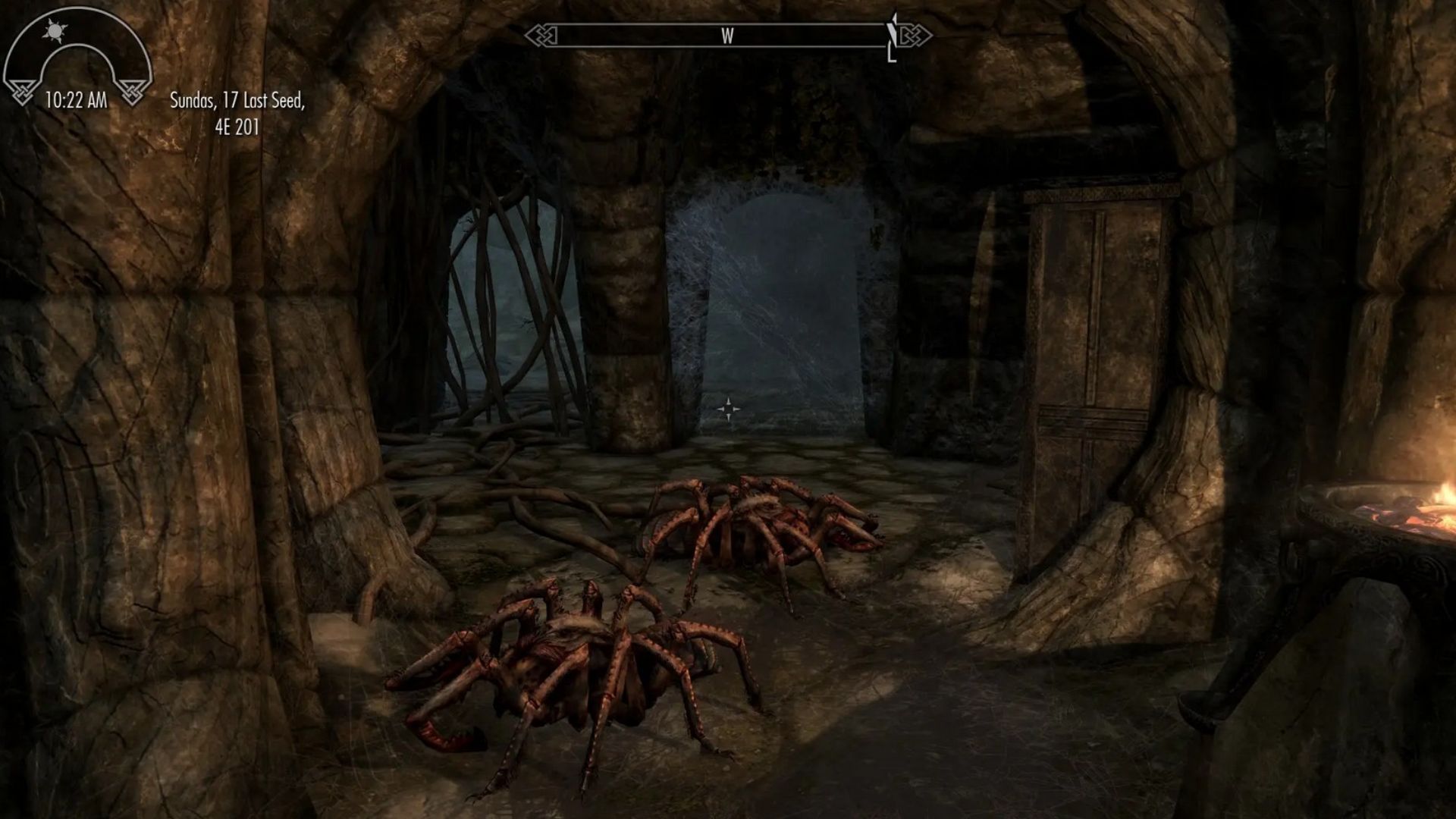
Task: Click the stone pillar between the two doorways
Action: 626,303
